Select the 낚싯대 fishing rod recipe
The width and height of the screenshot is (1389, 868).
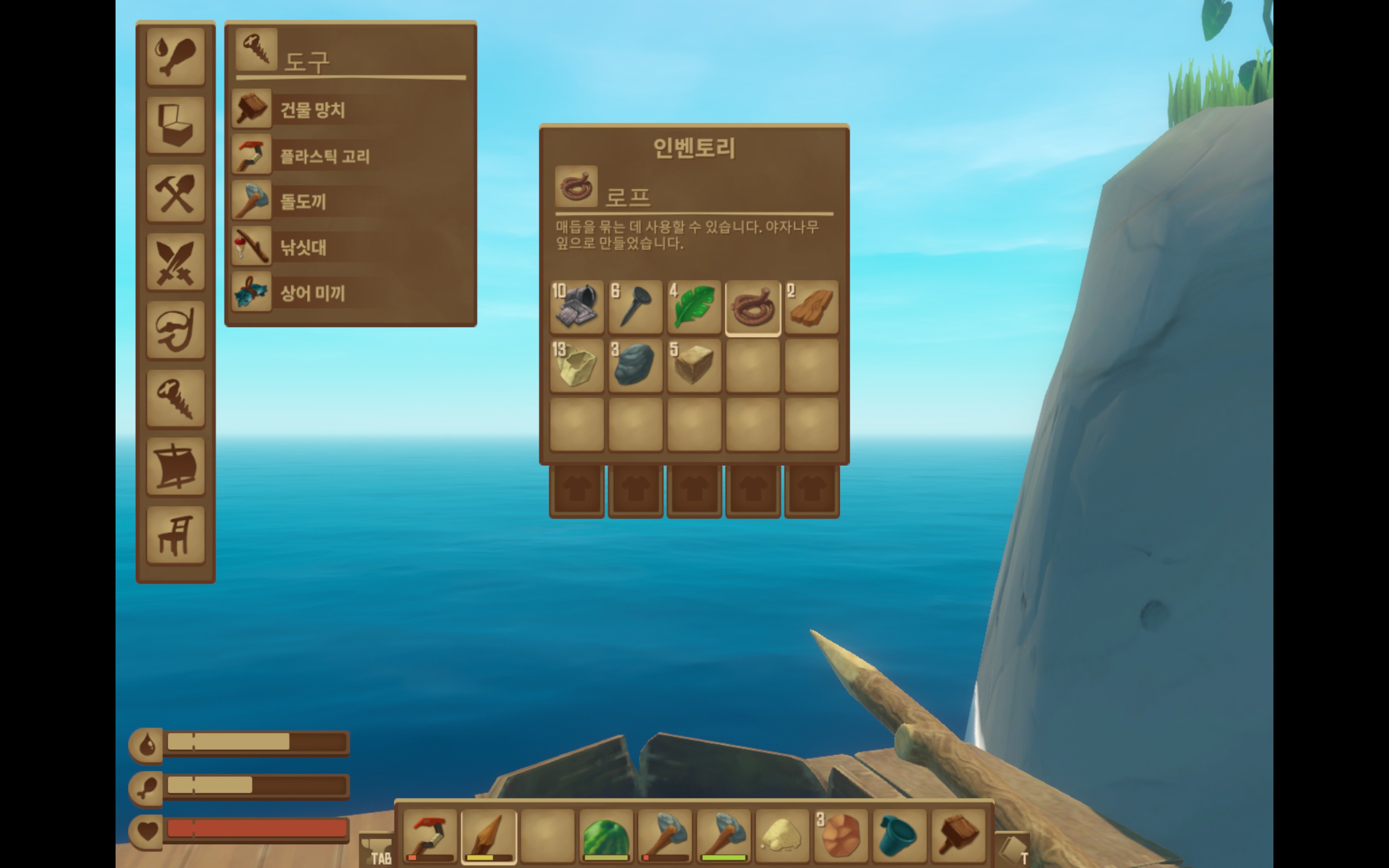tap(302, 247)
